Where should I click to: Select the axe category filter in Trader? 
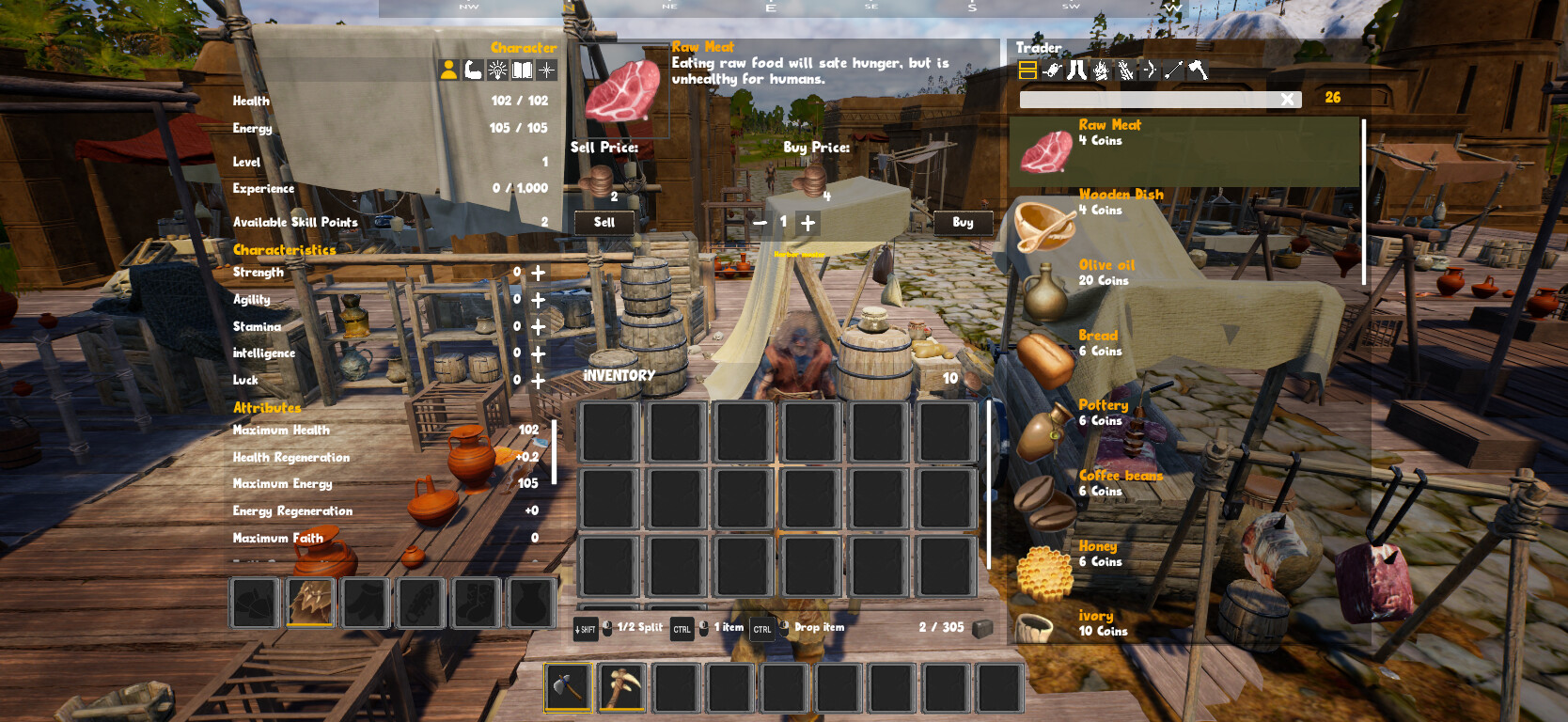(x=1200, y=70)
